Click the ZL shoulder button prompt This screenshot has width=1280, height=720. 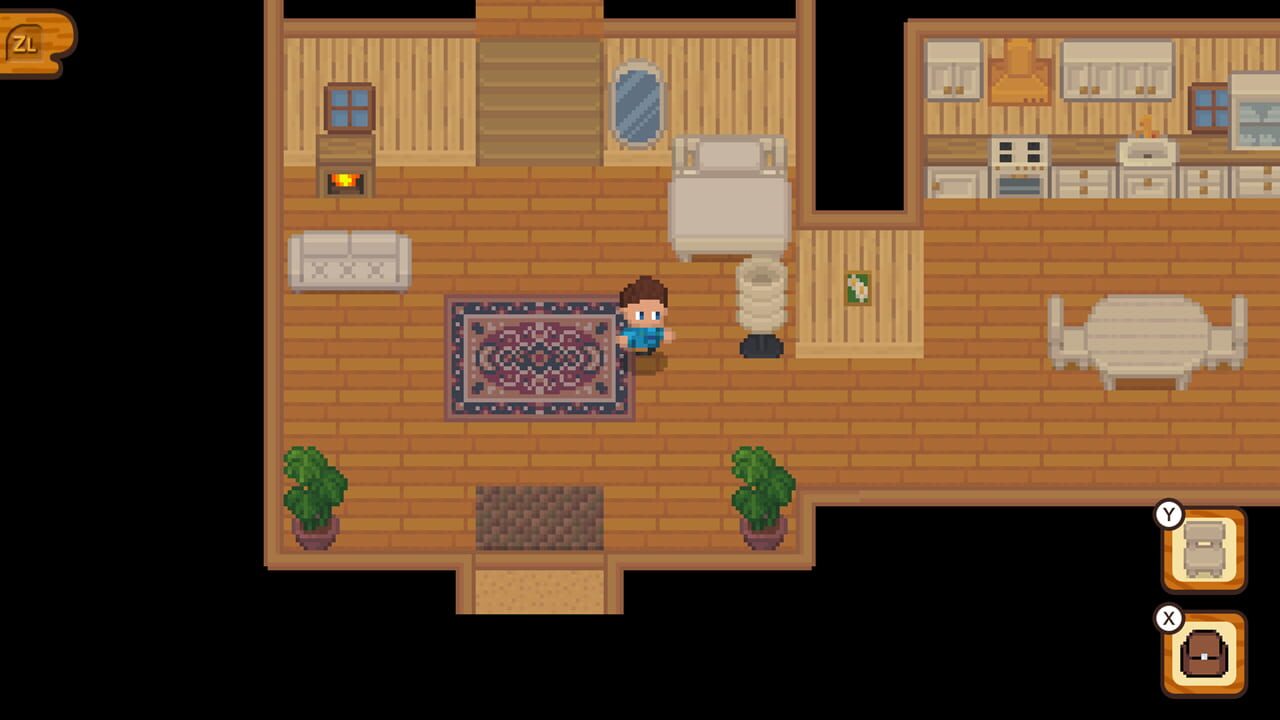pos(27,42)
